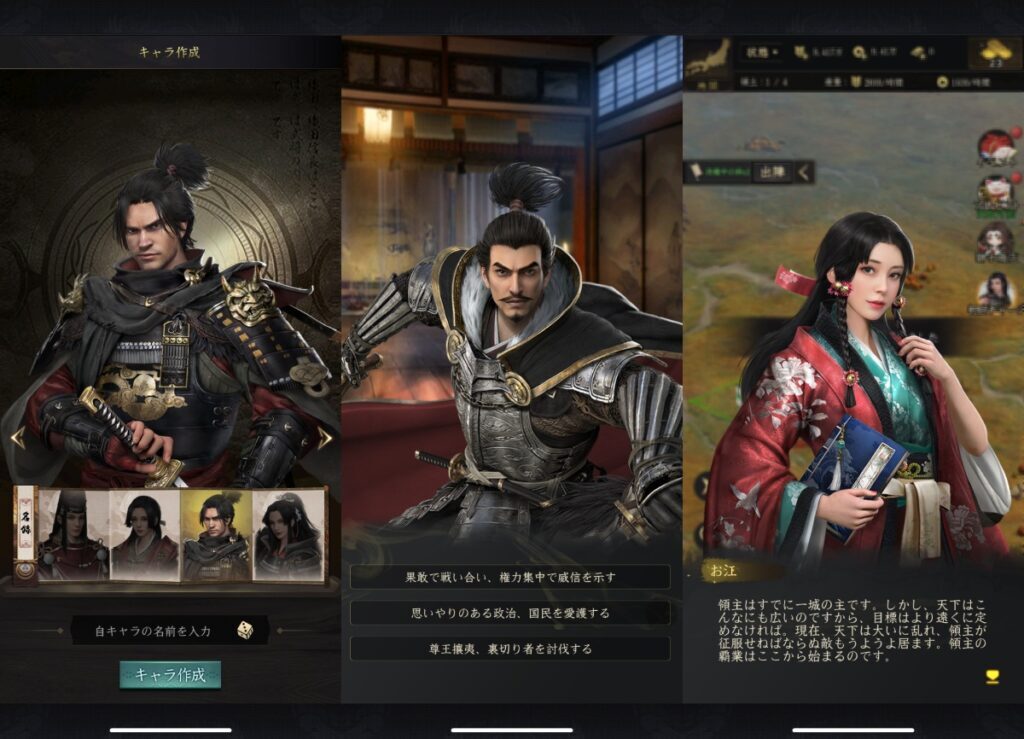Image resolution: width=1024 pixels, height=739 pixels.
Task: Choose the woman in red kimono portrait
Action: 144,534
